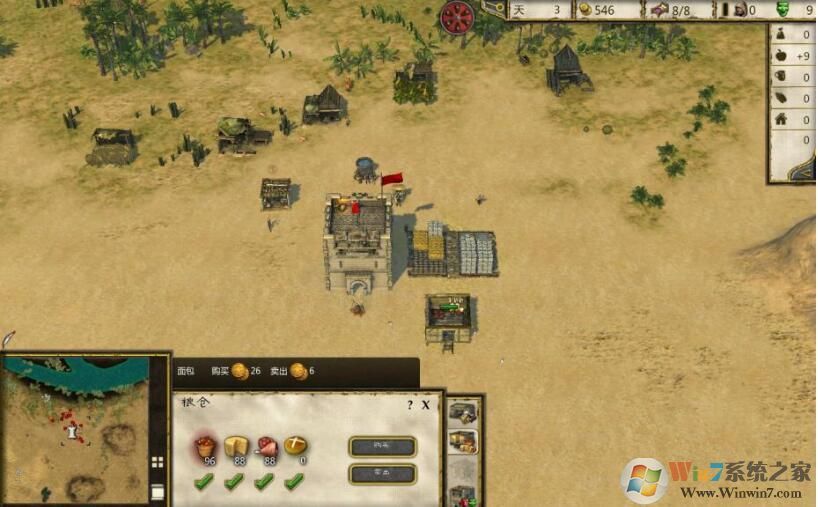818x507 pixels.
Task: Open the granary panel's question mark help
Action: pos(409,405)
